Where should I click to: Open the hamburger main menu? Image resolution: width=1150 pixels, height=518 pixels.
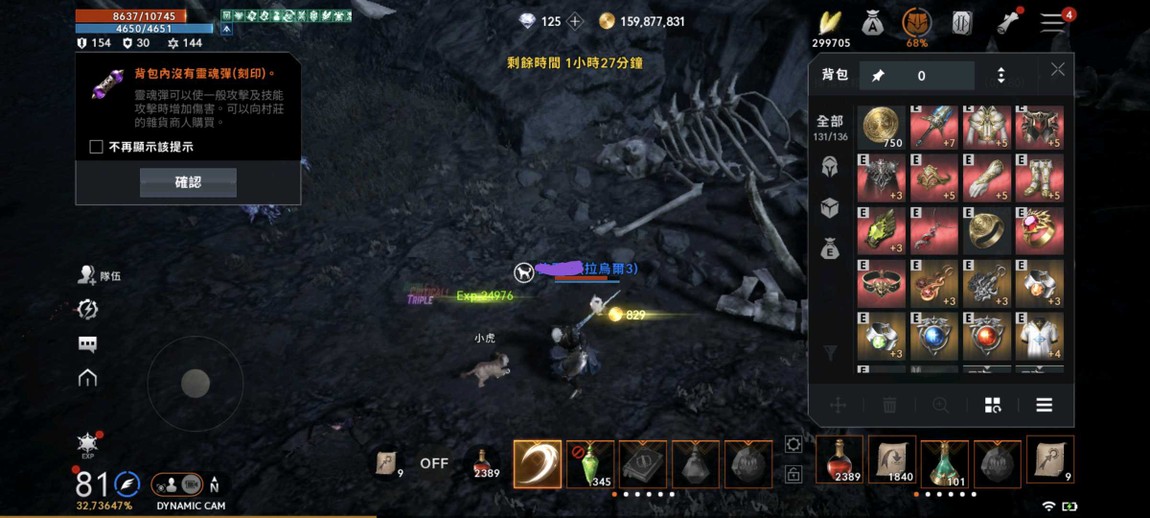coord(1052,22)
